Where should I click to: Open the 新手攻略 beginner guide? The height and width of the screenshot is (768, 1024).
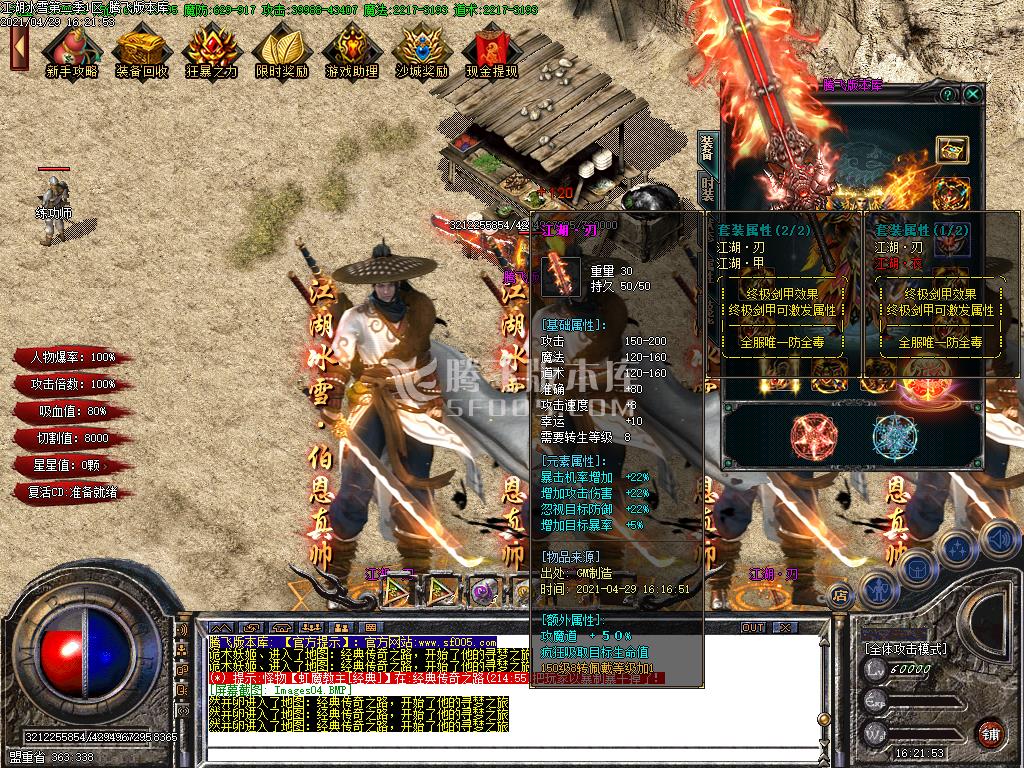[x=72, y=50]
